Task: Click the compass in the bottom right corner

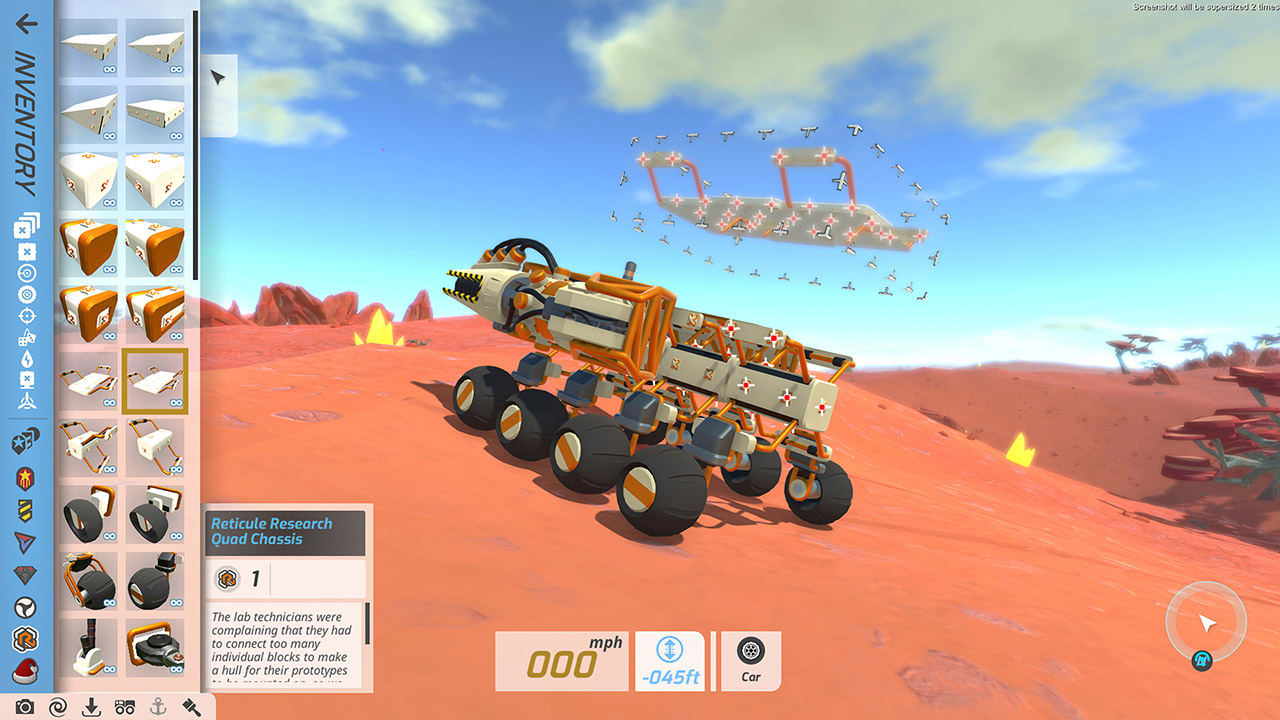Action: 1205,620
